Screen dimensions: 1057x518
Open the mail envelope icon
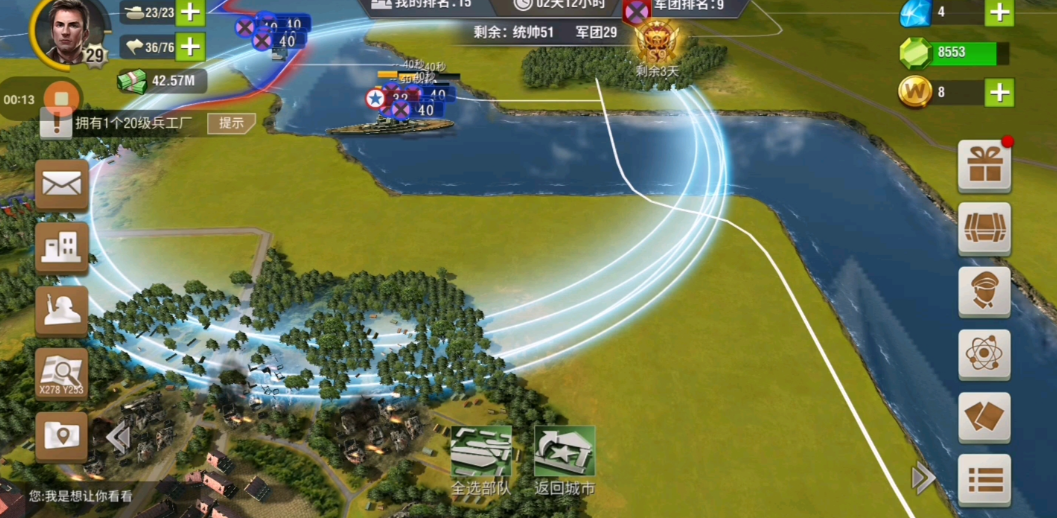[x=62, y=184]
